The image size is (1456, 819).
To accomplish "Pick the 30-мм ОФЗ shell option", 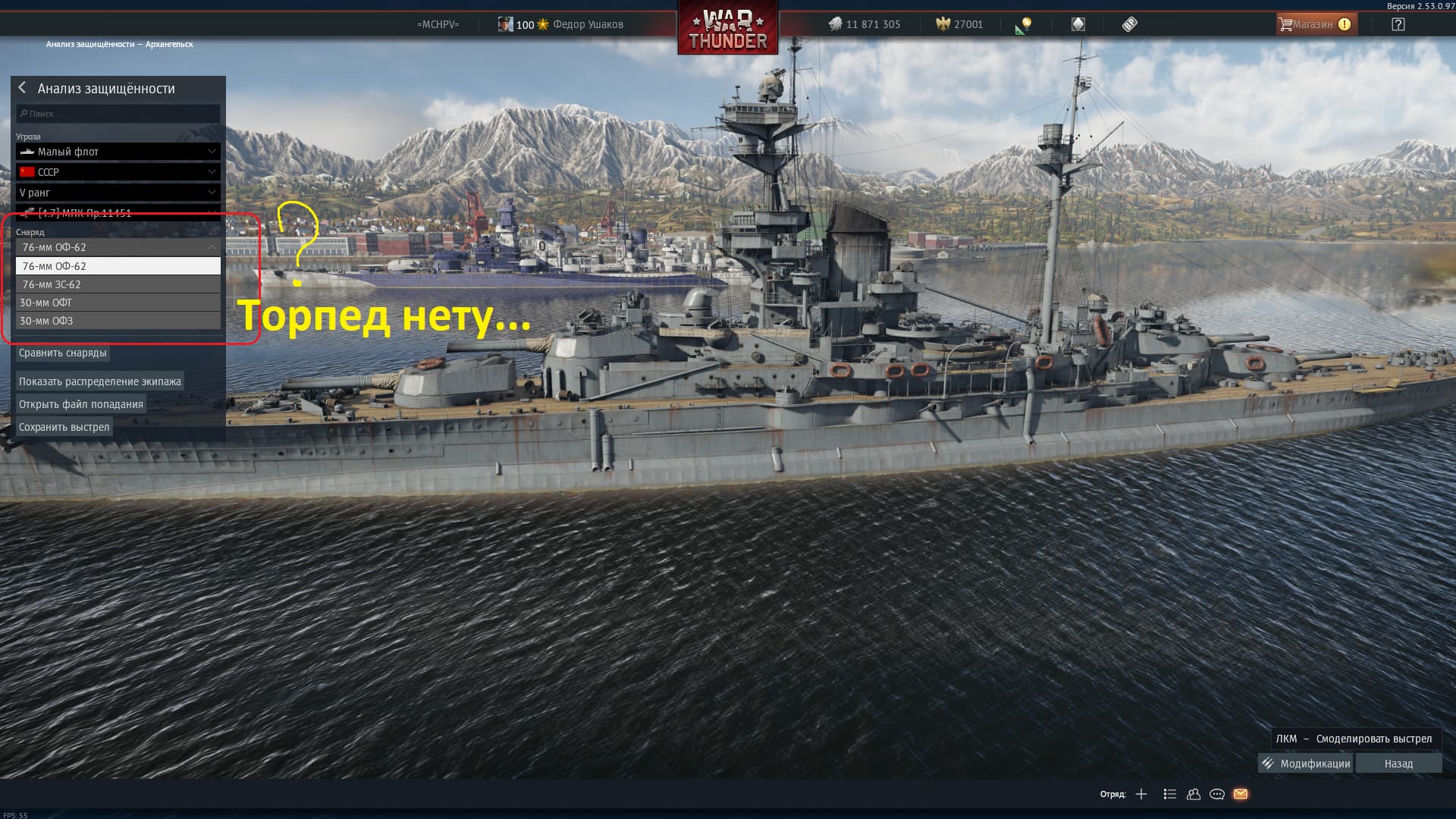I will point(118,321).
